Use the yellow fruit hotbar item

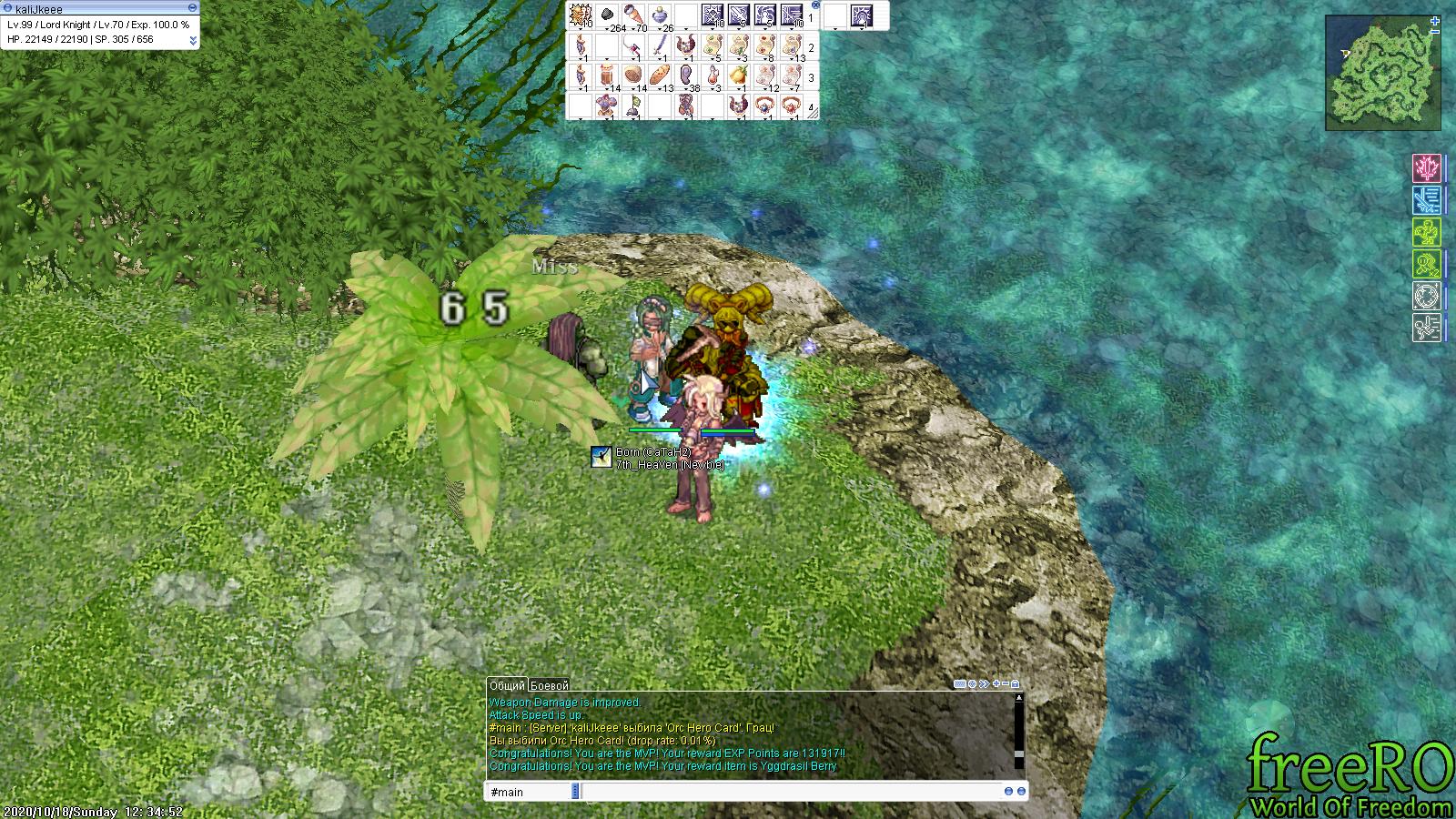(738, 75)
